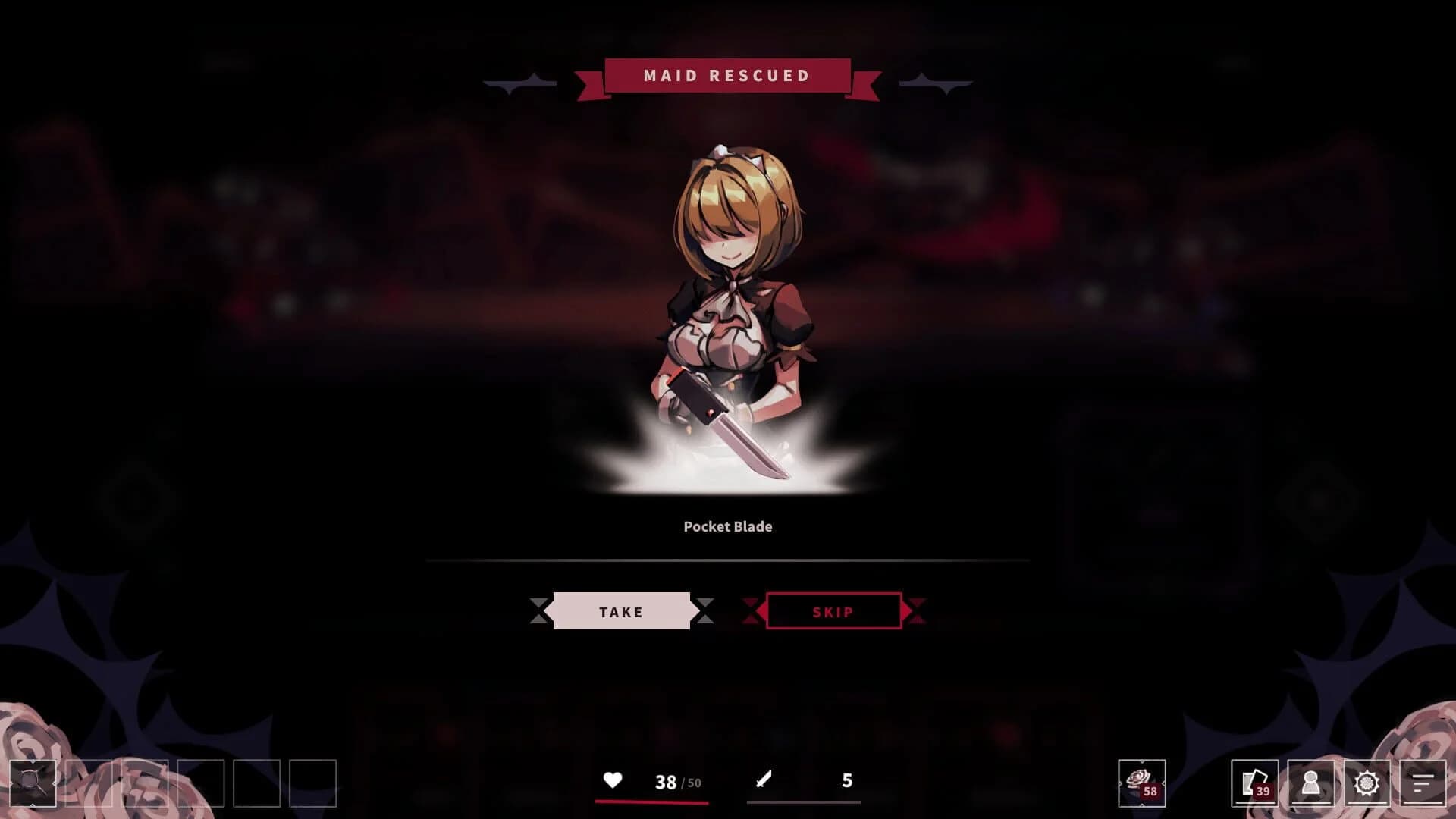This screenshot has width=1456, height=819.
Task: Open the menu via the list icon
Action: point(1423,783)
